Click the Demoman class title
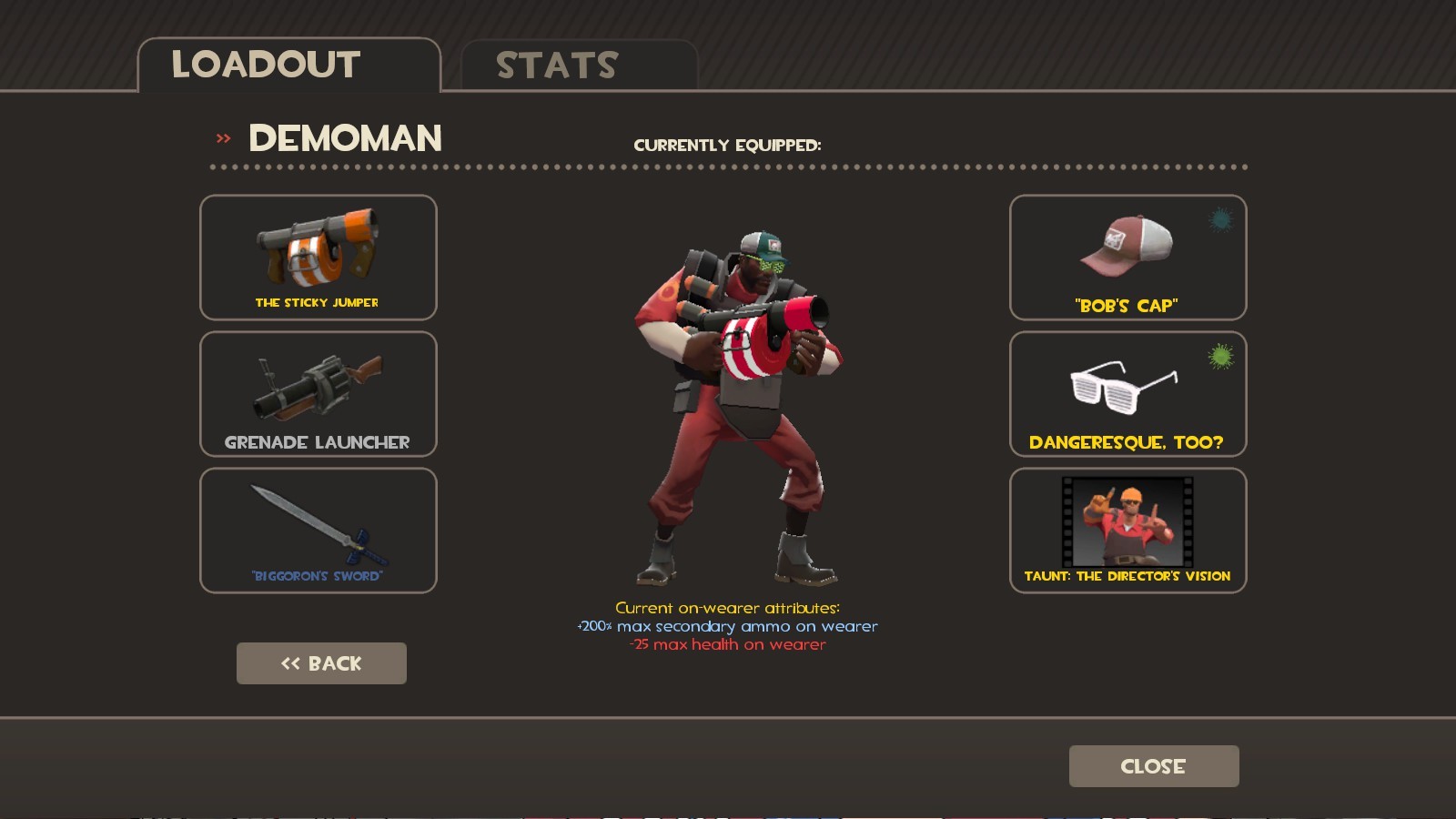The width and height of the screenshot is (1456, 819). (x=344, y=138)
